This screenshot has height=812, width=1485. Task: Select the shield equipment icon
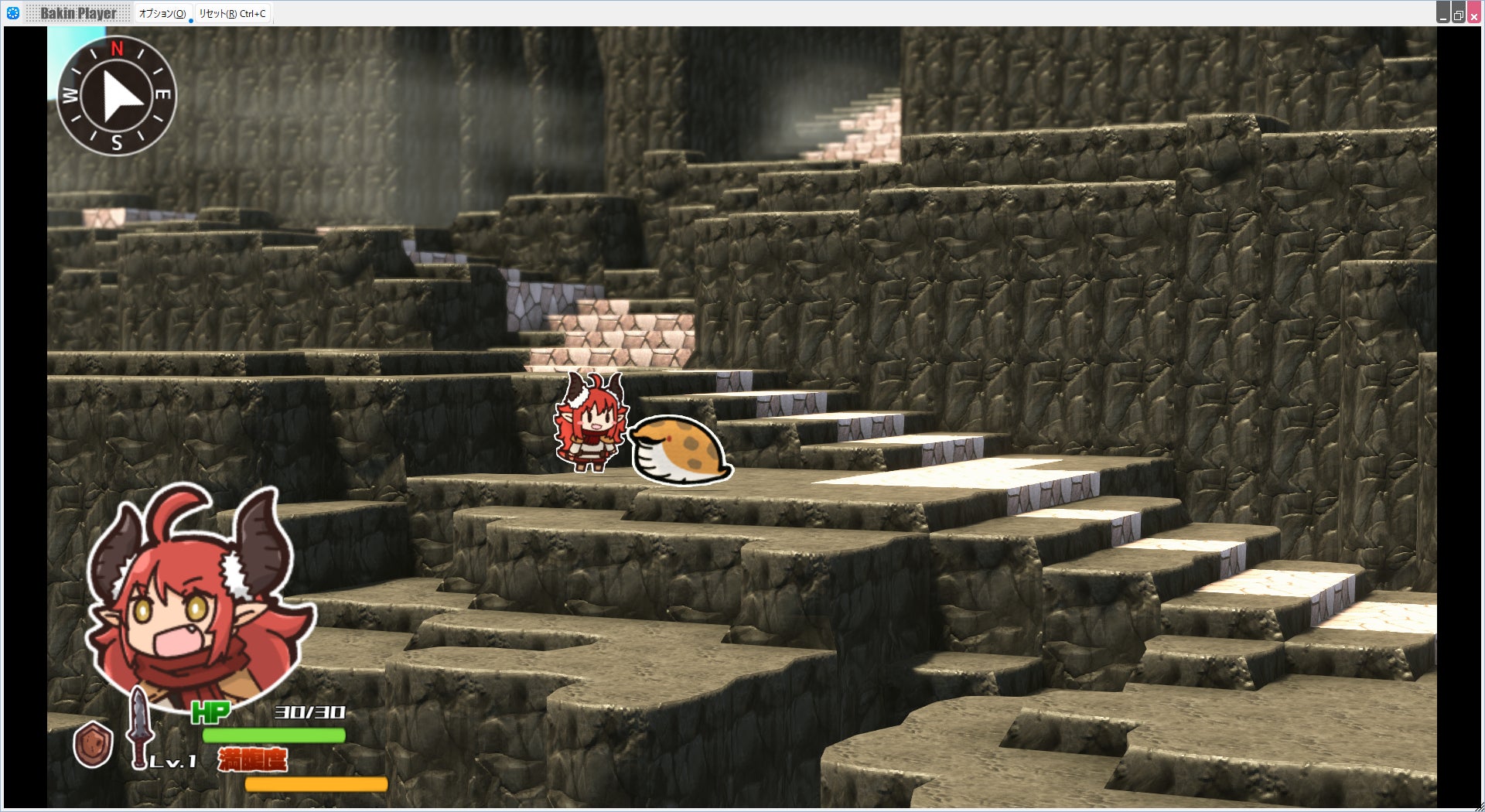[93, 744]
